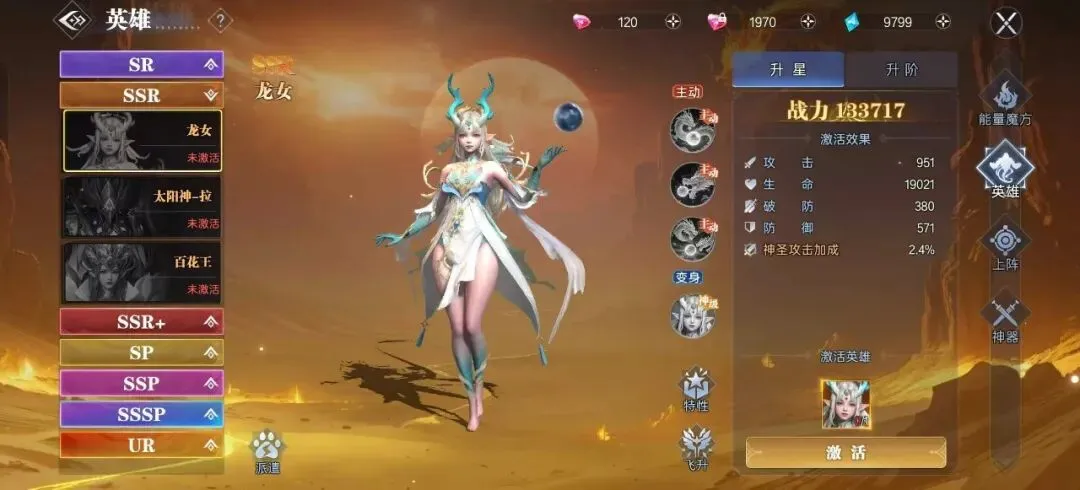Open the question mark help button

[x=220, y=21]
